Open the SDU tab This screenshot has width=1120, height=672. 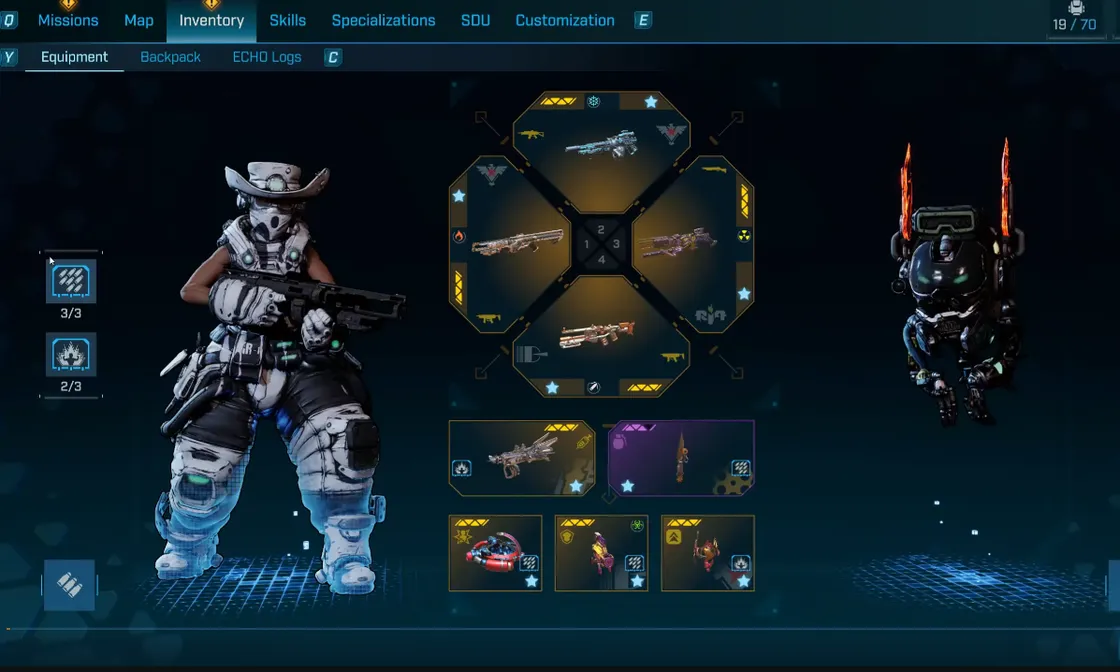pyautogui.click(x=475, y=20)
